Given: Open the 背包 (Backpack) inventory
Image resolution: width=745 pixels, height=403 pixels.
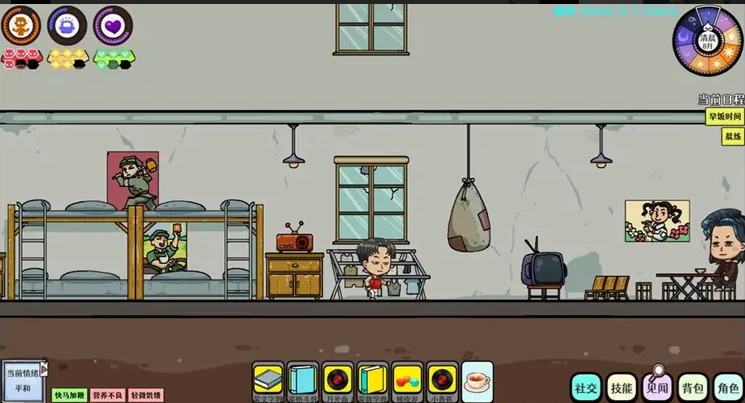Looking at the screenshot, I should coord(692,386).
